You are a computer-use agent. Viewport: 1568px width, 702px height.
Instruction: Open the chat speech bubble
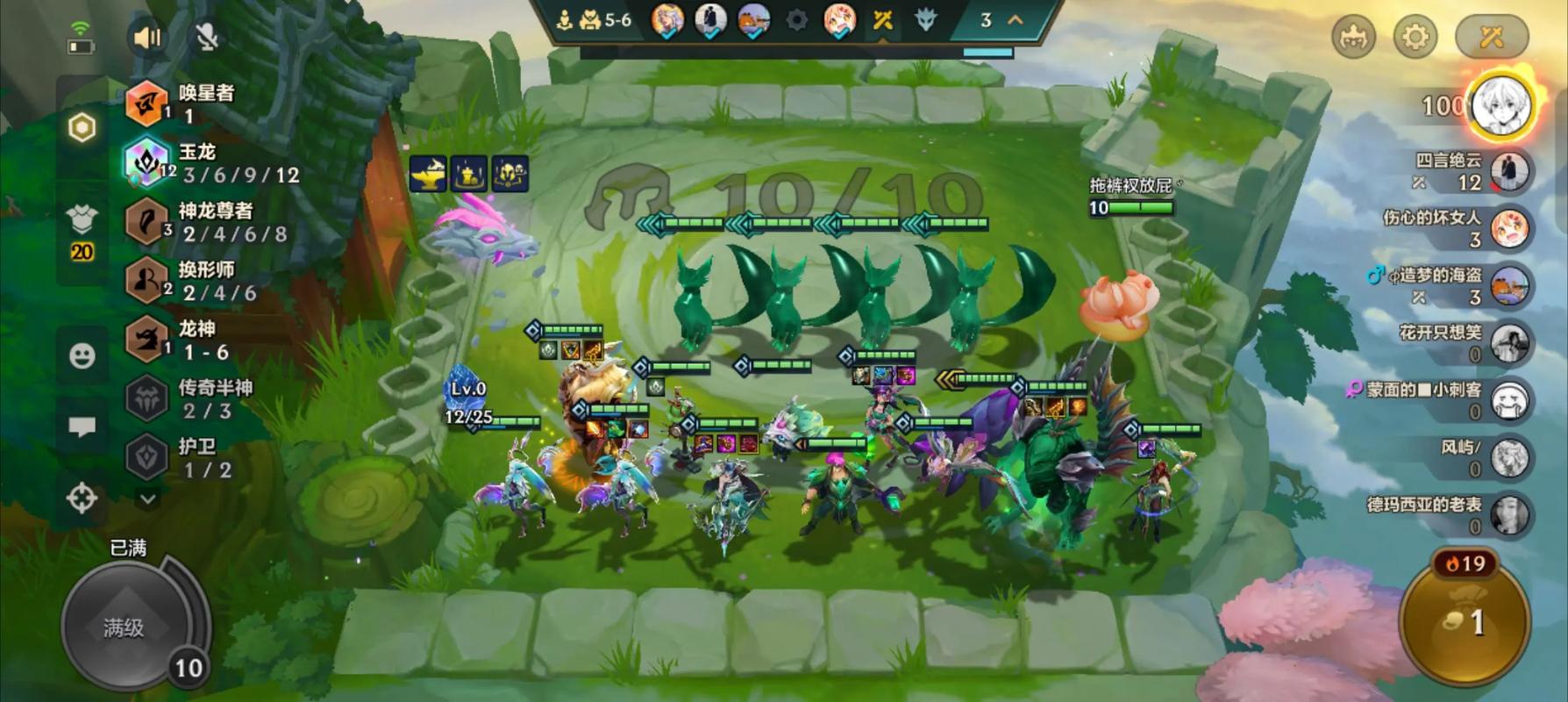point(82,427)
